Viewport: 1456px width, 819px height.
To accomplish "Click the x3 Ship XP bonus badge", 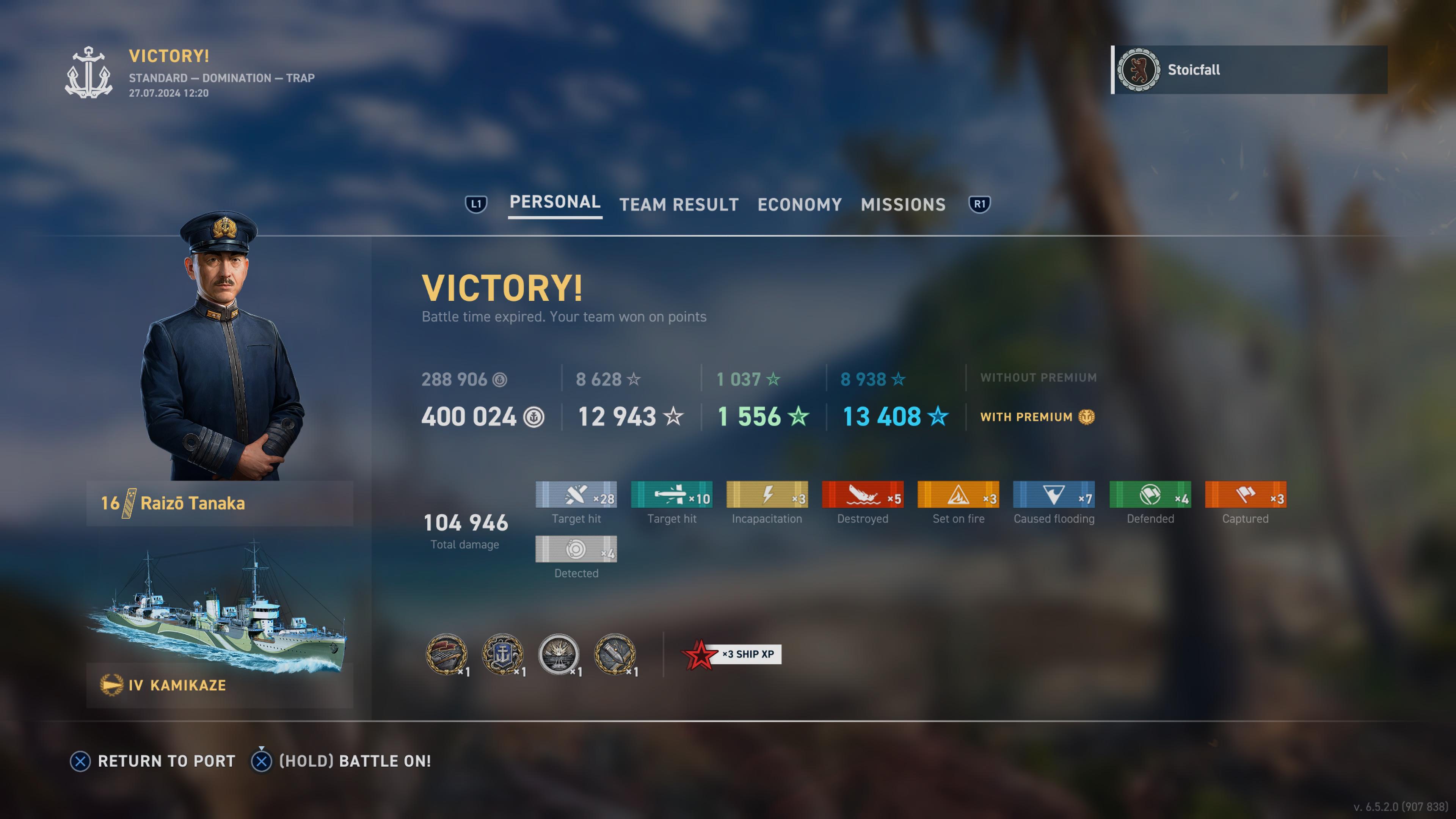I will click(x=733, y=654).
